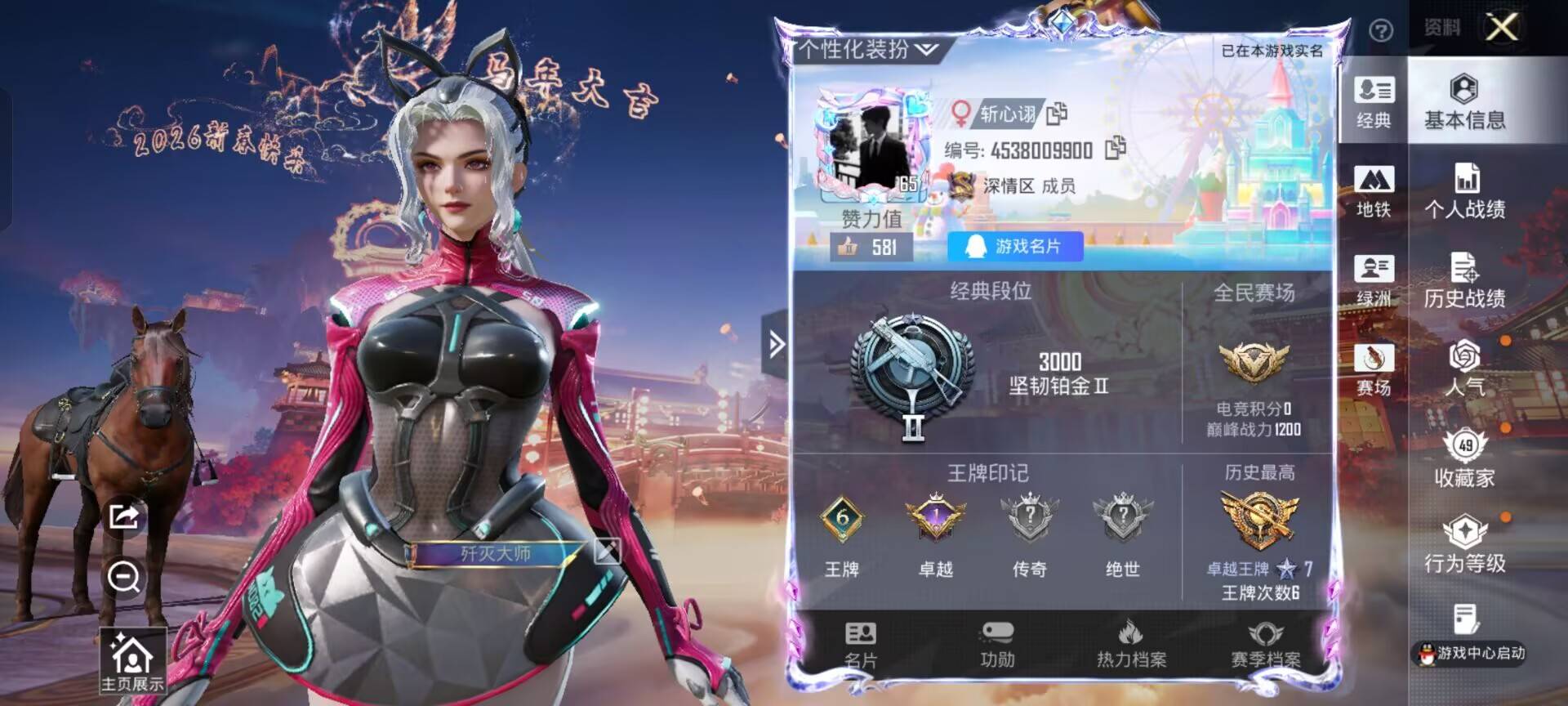Viewport: 1568px width, 706px height.
Task: Open the 个人战绩 personal stats tab
Action: coord(1464,188)
